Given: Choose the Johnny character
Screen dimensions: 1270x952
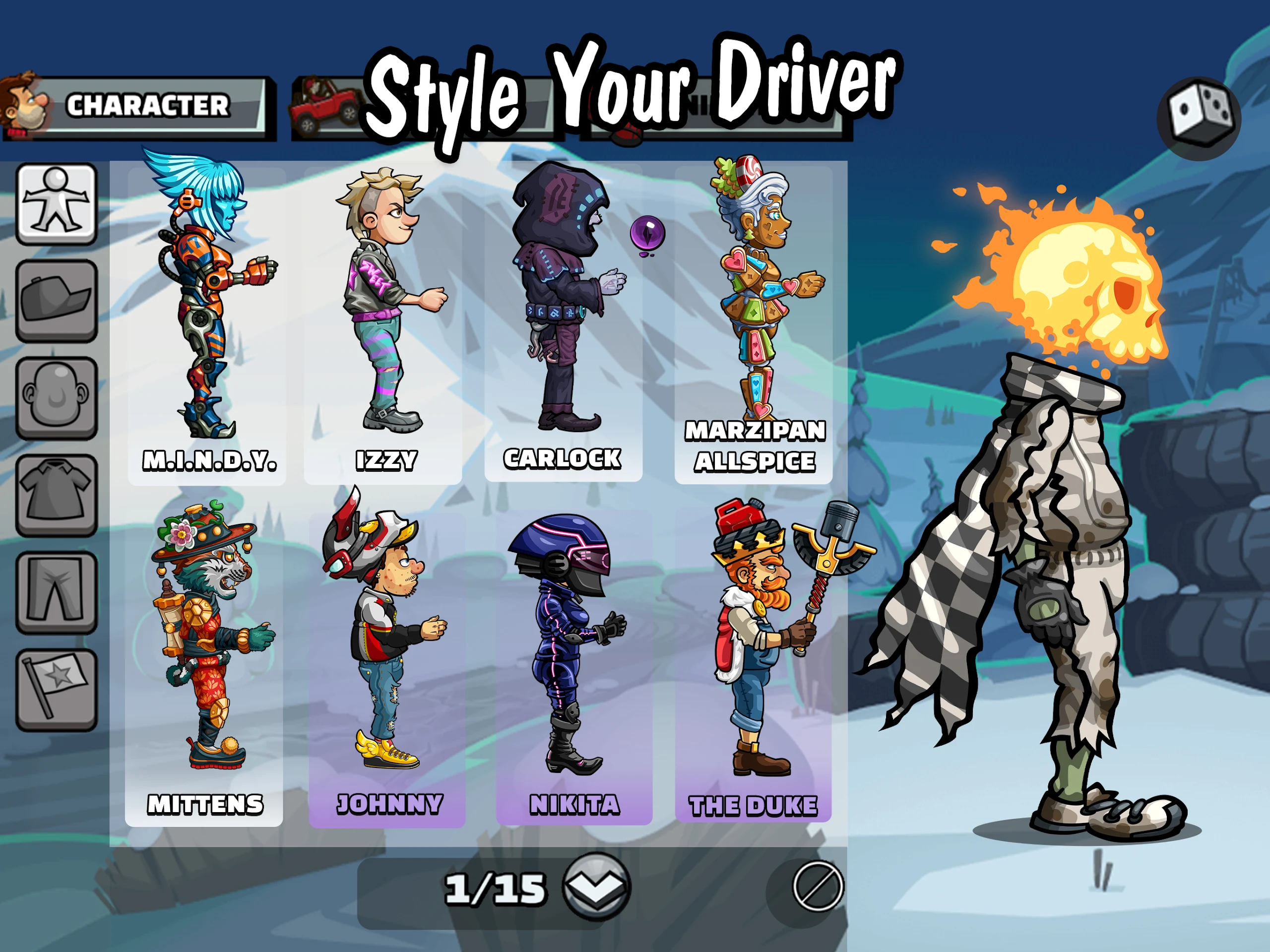Looking at the screenshot, I should [387, 660].
